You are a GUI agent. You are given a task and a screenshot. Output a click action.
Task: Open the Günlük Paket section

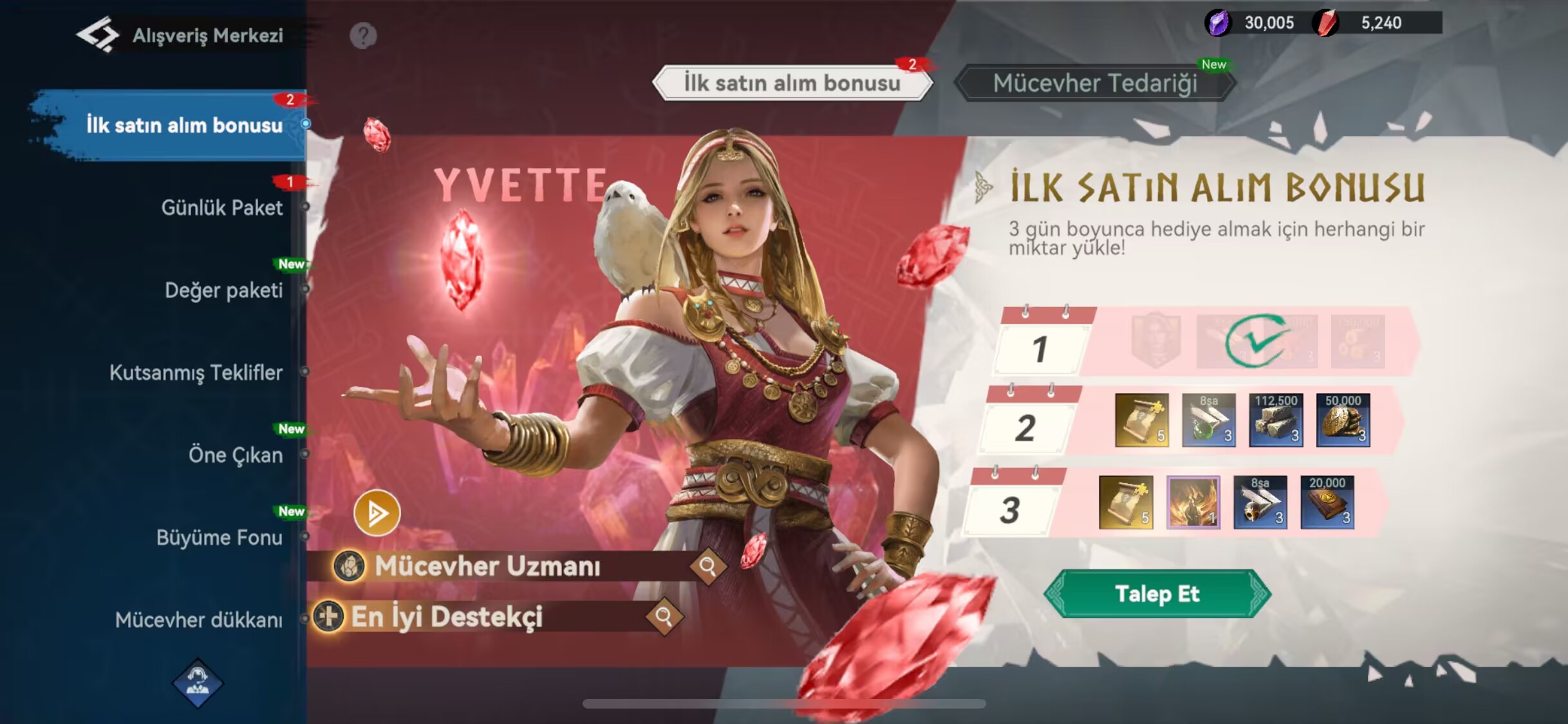click(x=221, y=207)
